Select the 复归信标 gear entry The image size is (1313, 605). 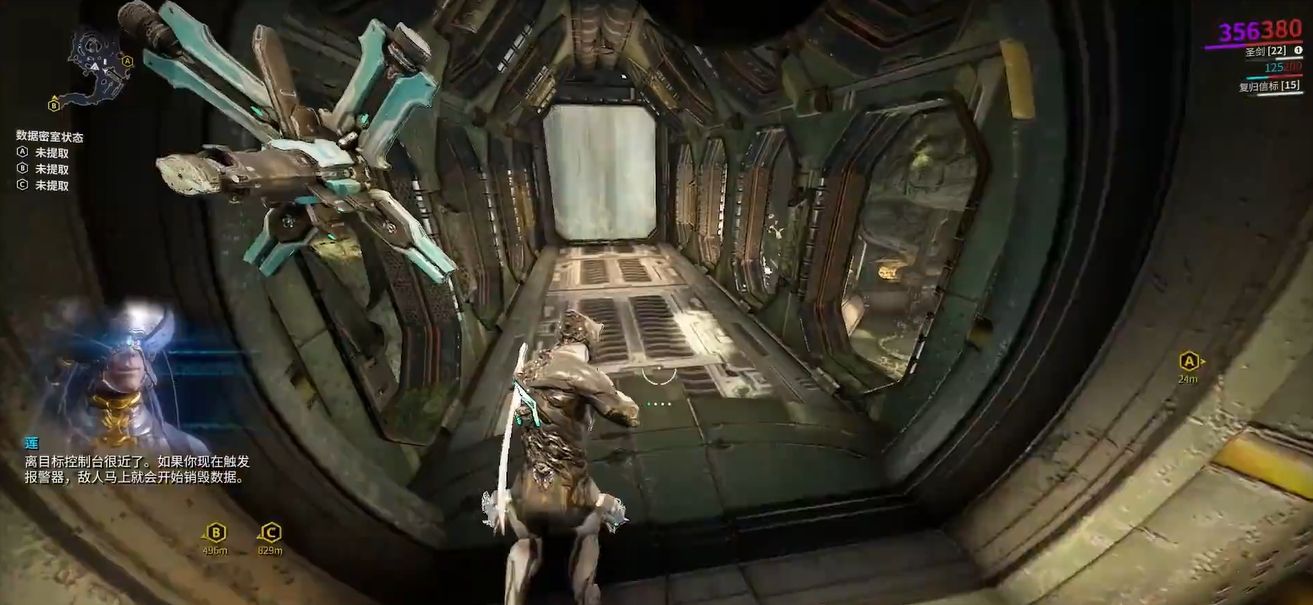pos(1270,87)
